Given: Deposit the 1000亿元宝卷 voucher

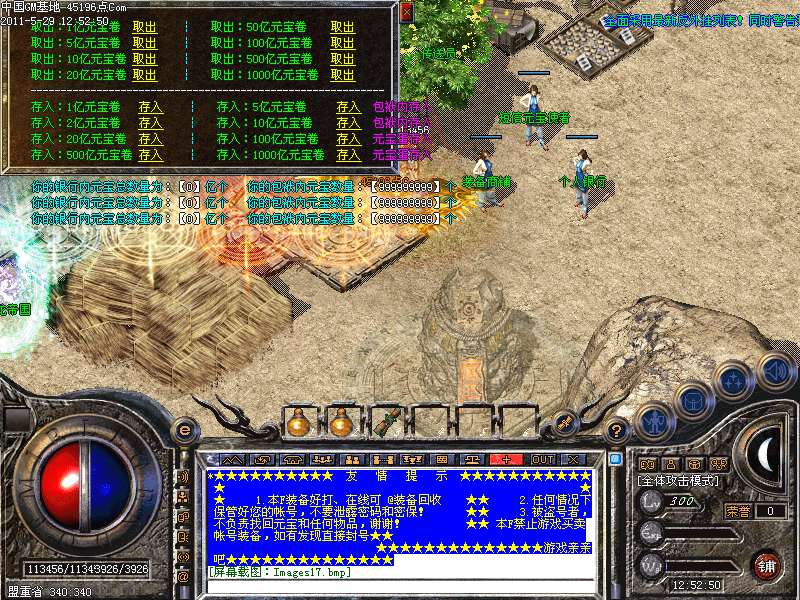Looking at the screenshot, I should (348, 155).
